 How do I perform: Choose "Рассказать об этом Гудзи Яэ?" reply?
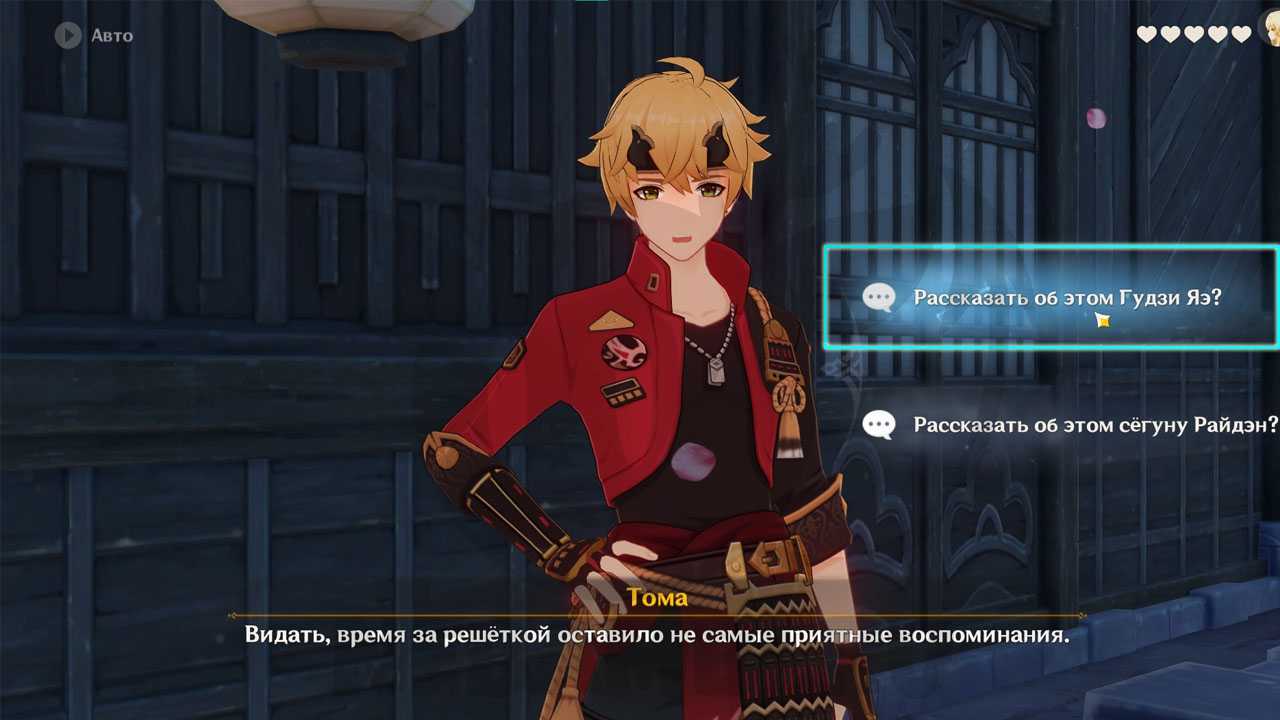pos(1066,298)
